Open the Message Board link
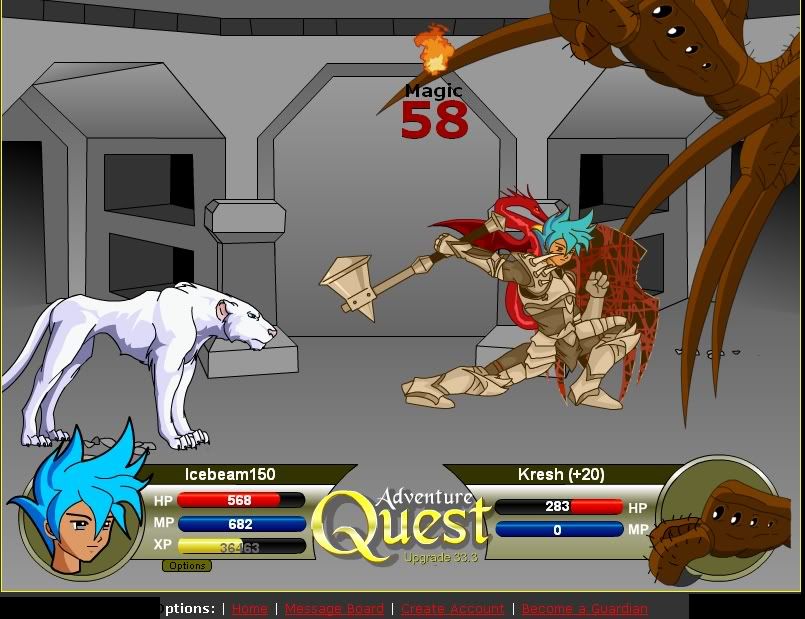Image resolution: width=805 pixels, height=619 pixels. [x=334, y=609]
